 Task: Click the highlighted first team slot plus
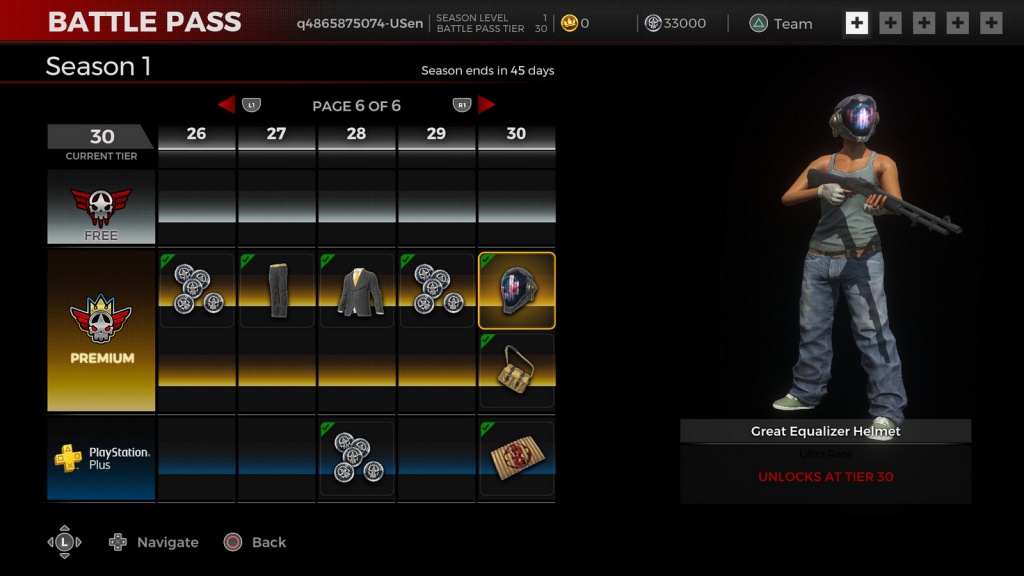coord(856,23)
